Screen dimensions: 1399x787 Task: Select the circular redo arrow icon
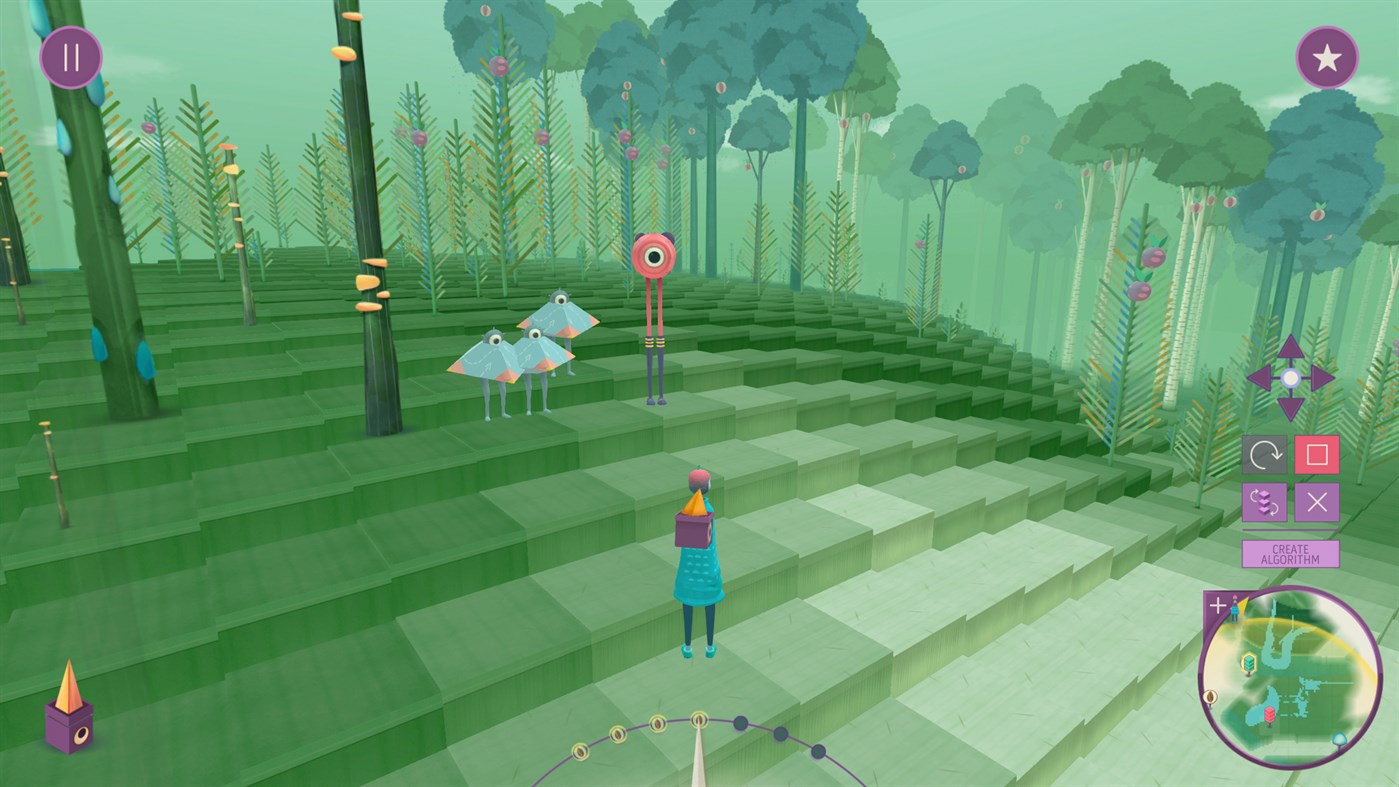1264,456
